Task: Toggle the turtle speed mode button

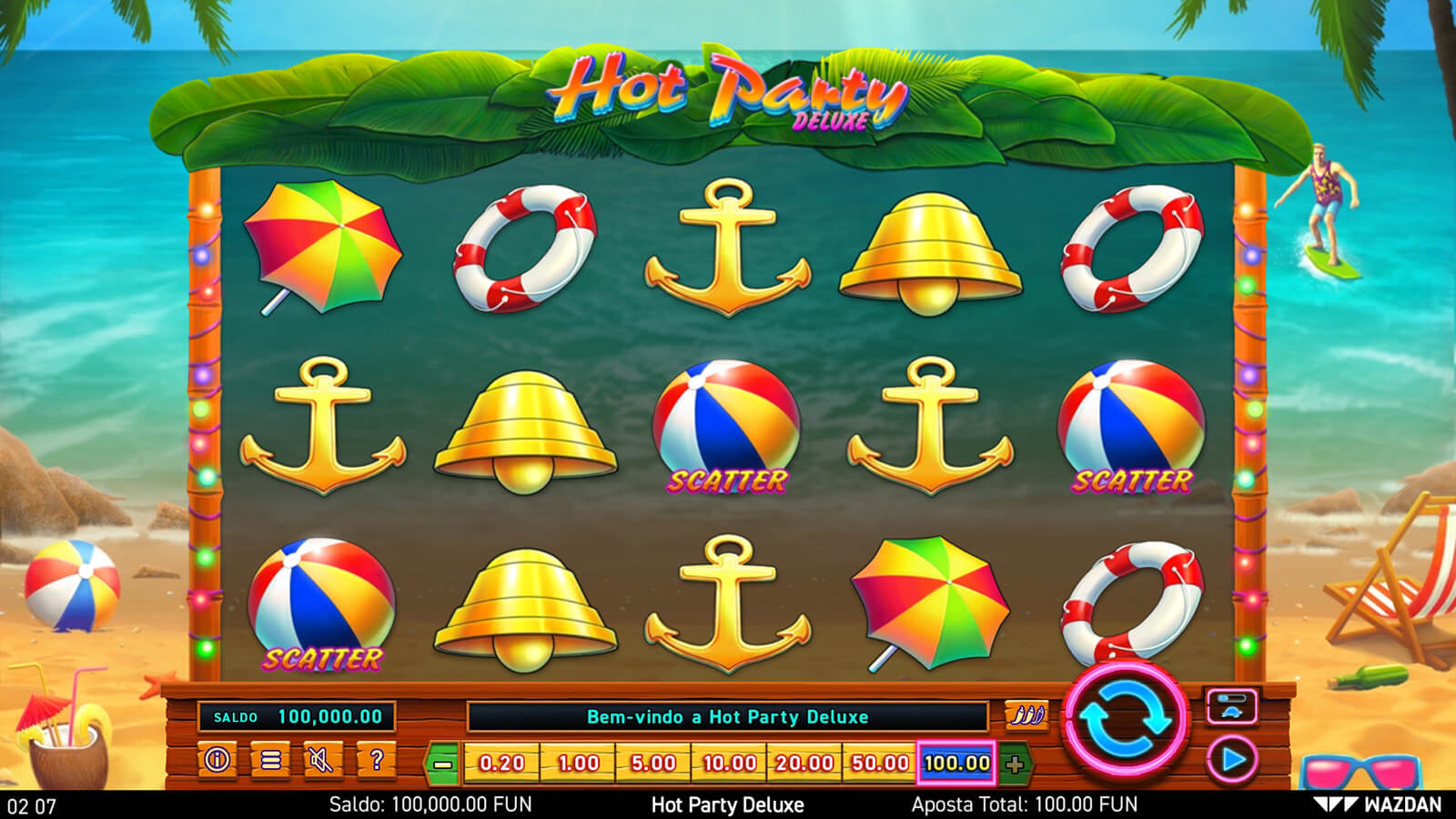Action: click(1232, 706)
